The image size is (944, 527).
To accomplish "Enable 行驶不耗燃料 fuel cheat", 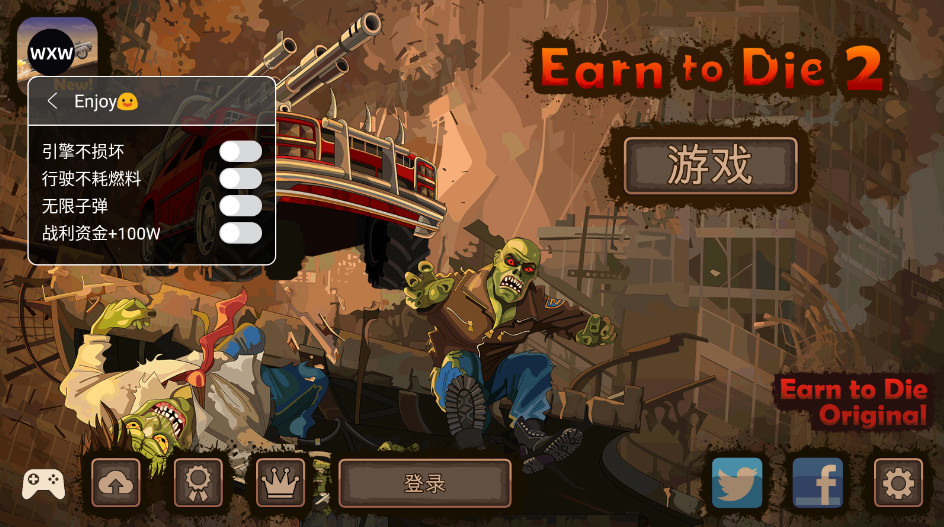I will [x=241, y=179].
